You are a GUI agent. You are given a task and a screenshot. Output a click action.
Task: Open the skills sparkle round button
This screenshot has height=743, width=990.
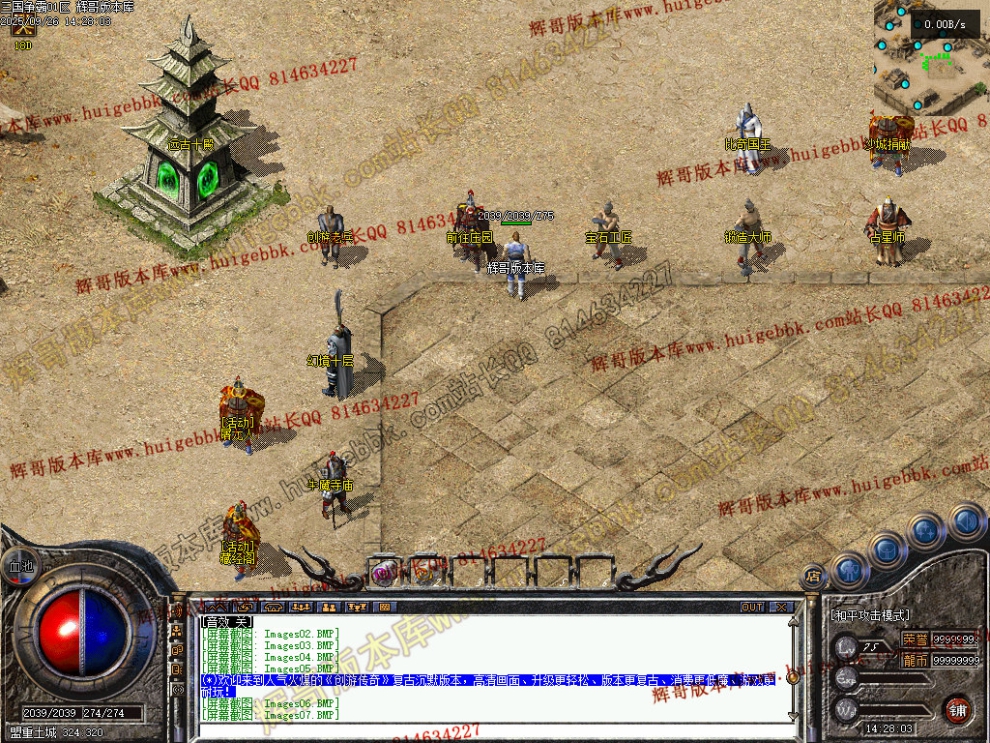(x=926, y=529)
